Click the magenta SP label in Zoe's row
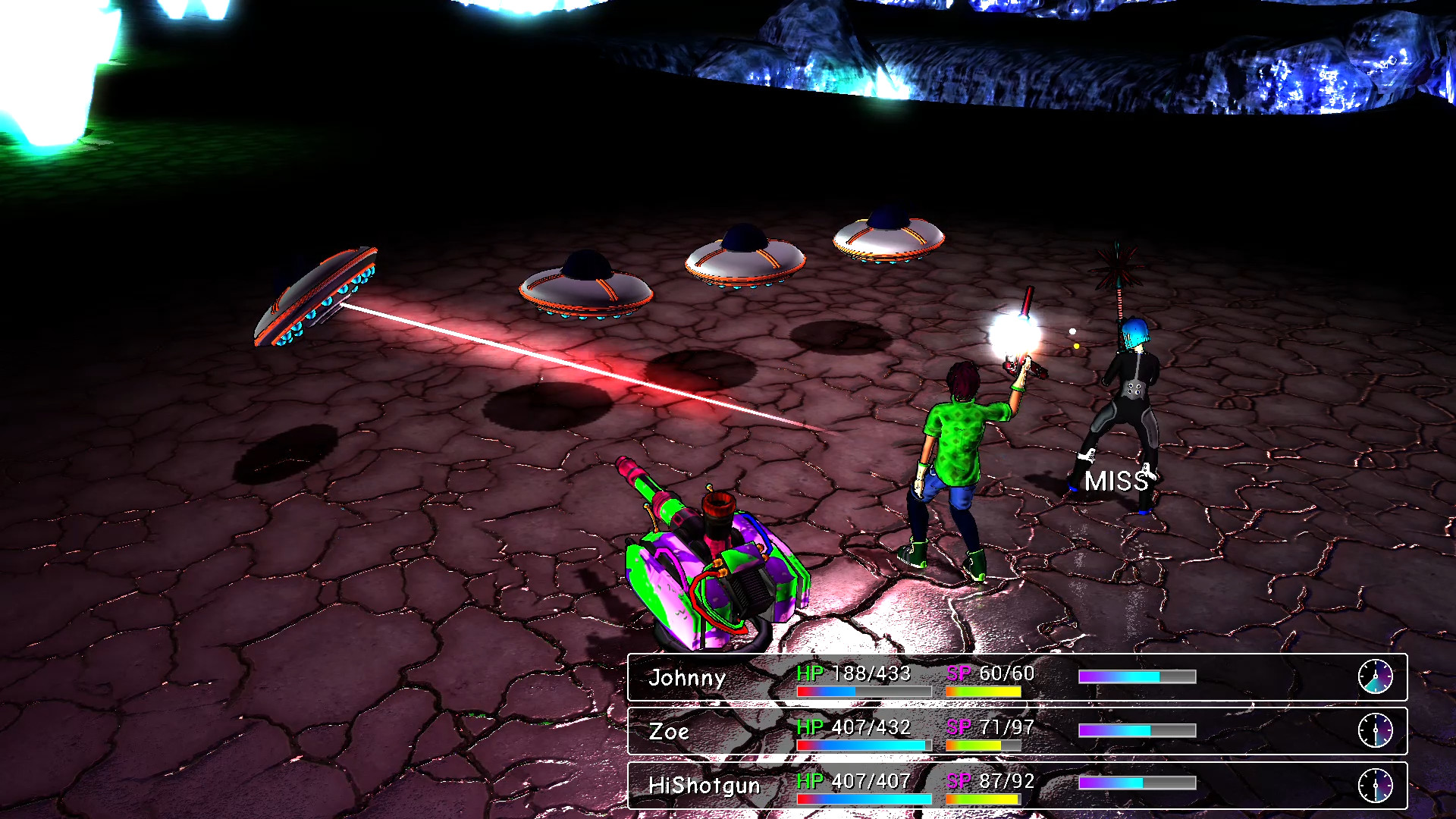 958,727
